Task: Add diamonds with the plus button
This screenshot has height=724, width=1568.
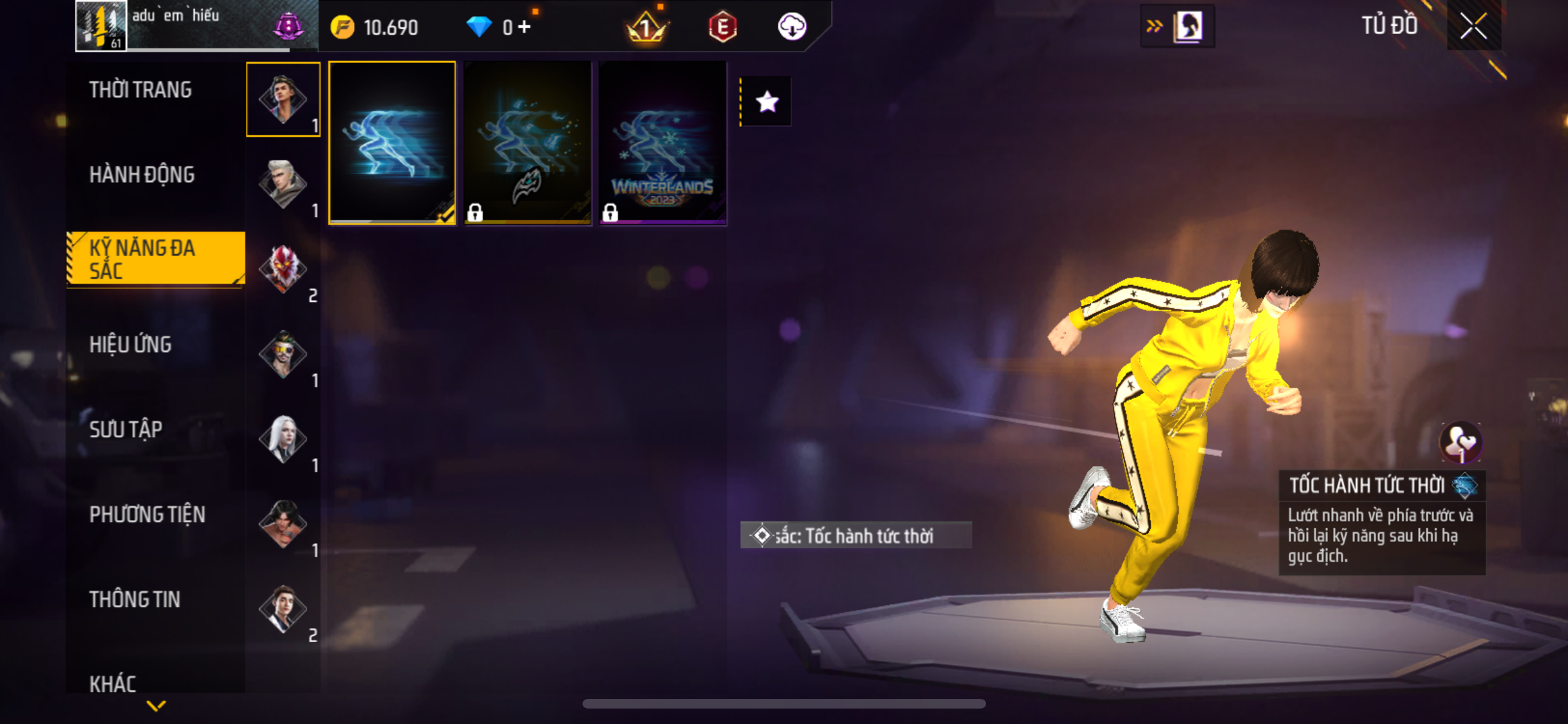Action: click(525, 27)
